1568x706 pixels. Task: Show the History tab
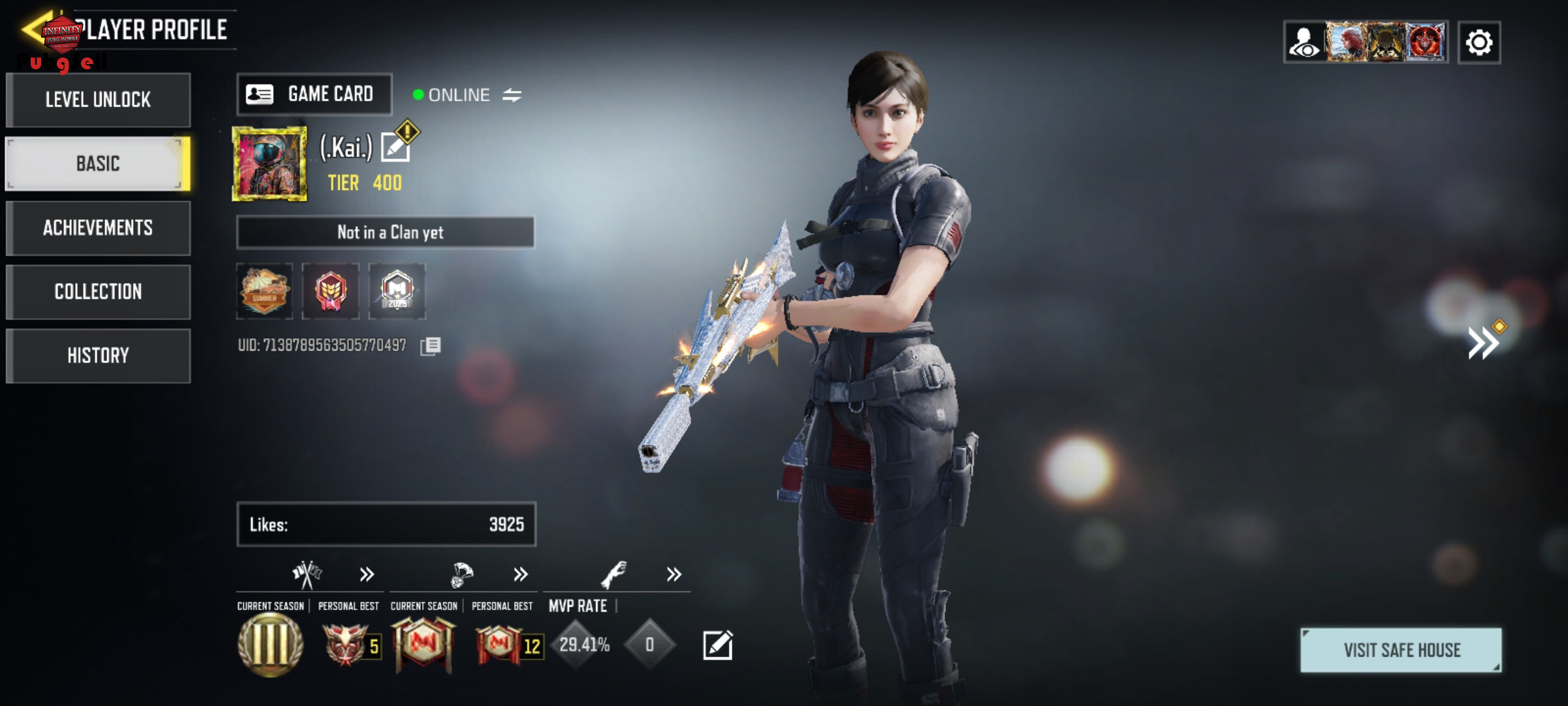pos(98,356)
